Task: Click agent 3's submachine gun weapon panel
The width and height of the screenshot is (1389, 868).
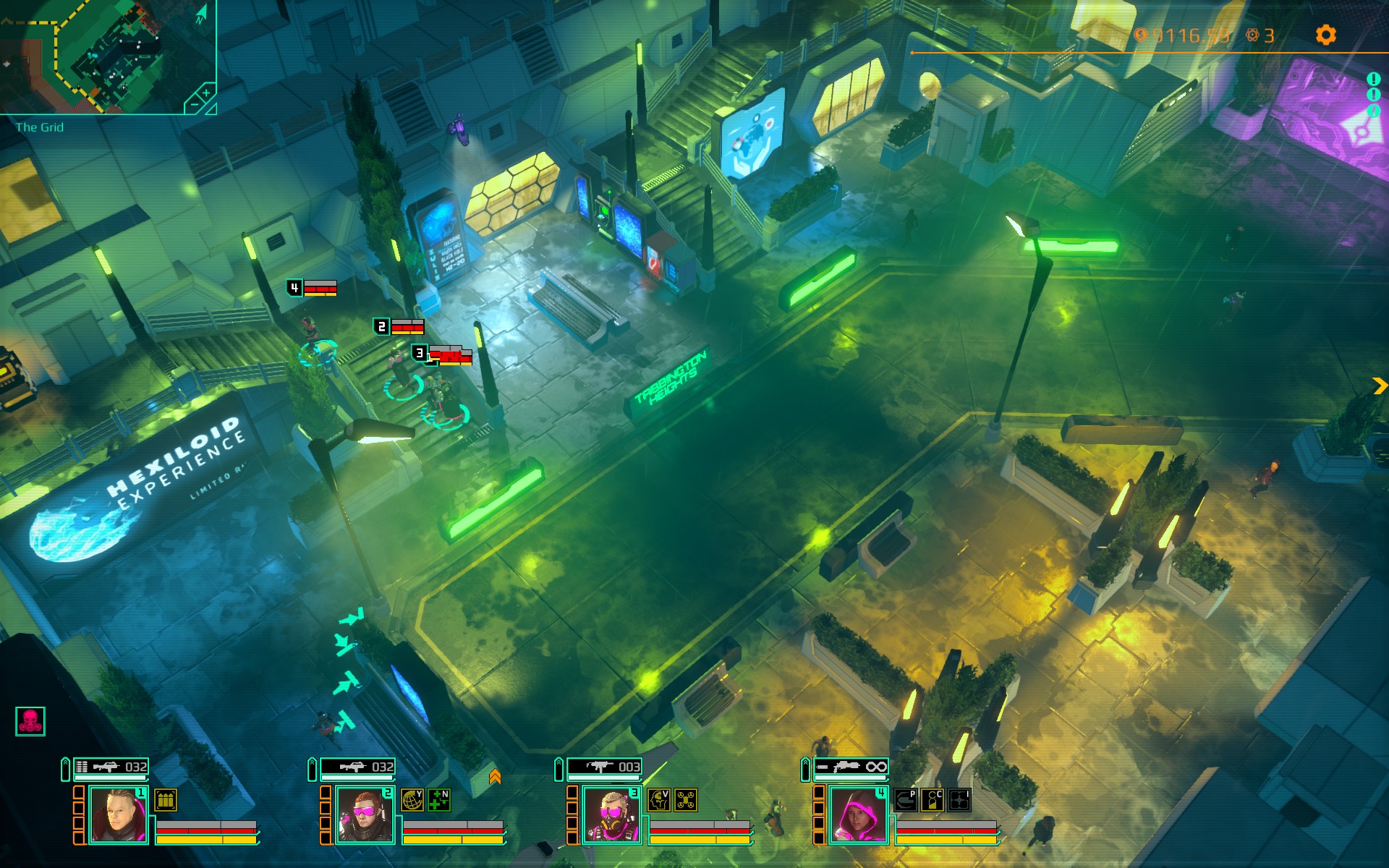Action: [605, 767]
